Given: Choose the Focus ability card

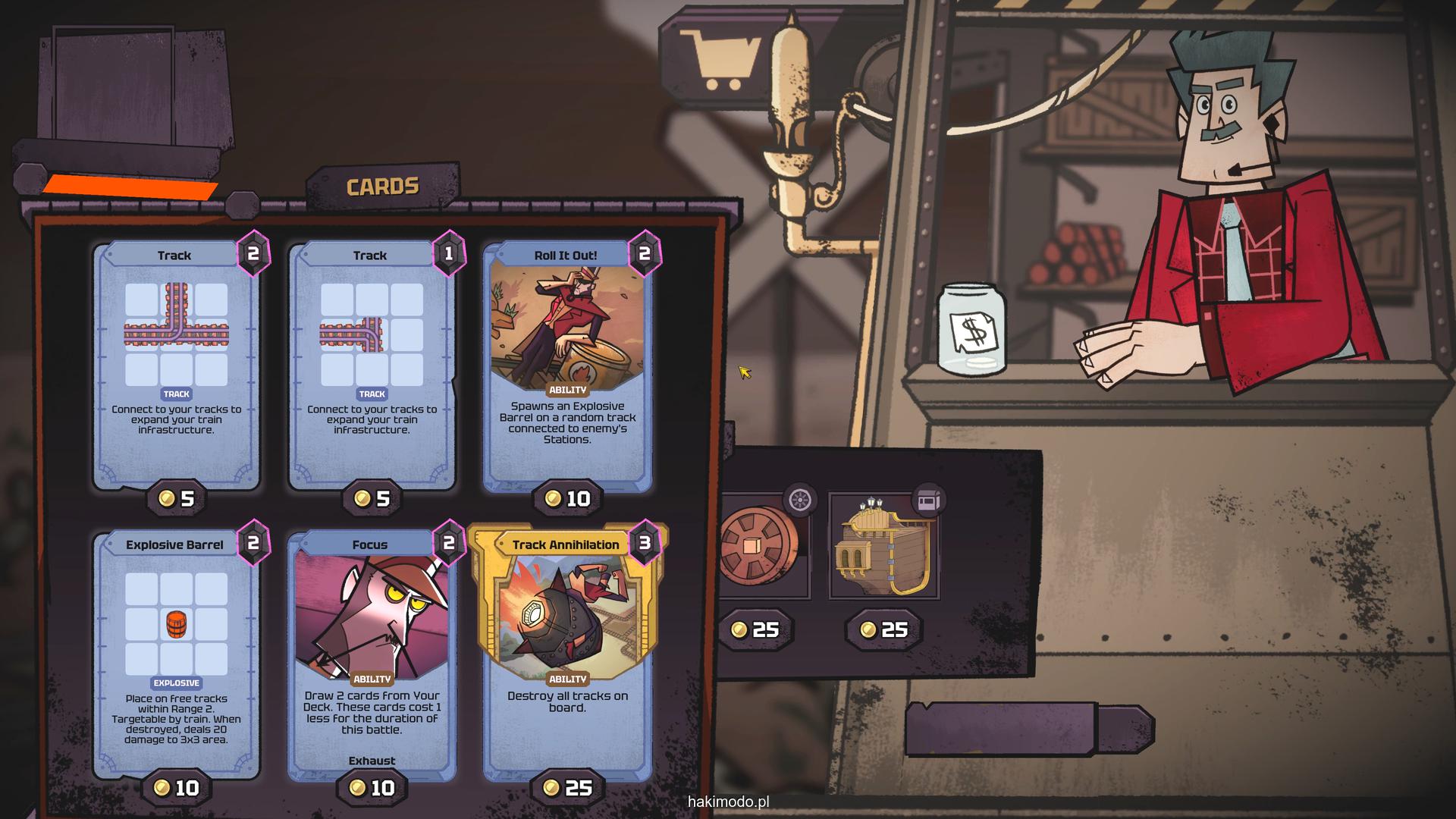Looking at the screenshot, I should pyautogui.click(x=372, y=654).
